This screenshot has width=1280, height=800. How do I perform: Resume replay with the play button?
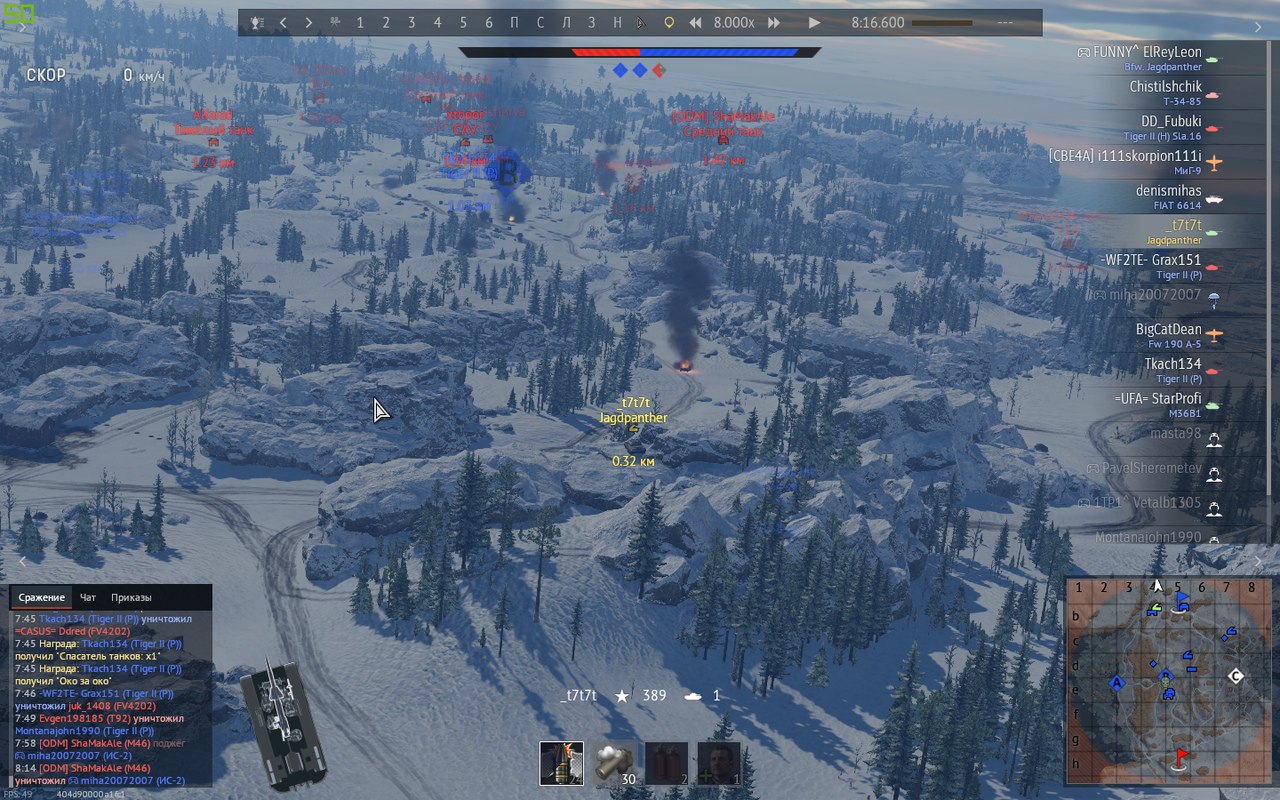(x=814, y=23)
